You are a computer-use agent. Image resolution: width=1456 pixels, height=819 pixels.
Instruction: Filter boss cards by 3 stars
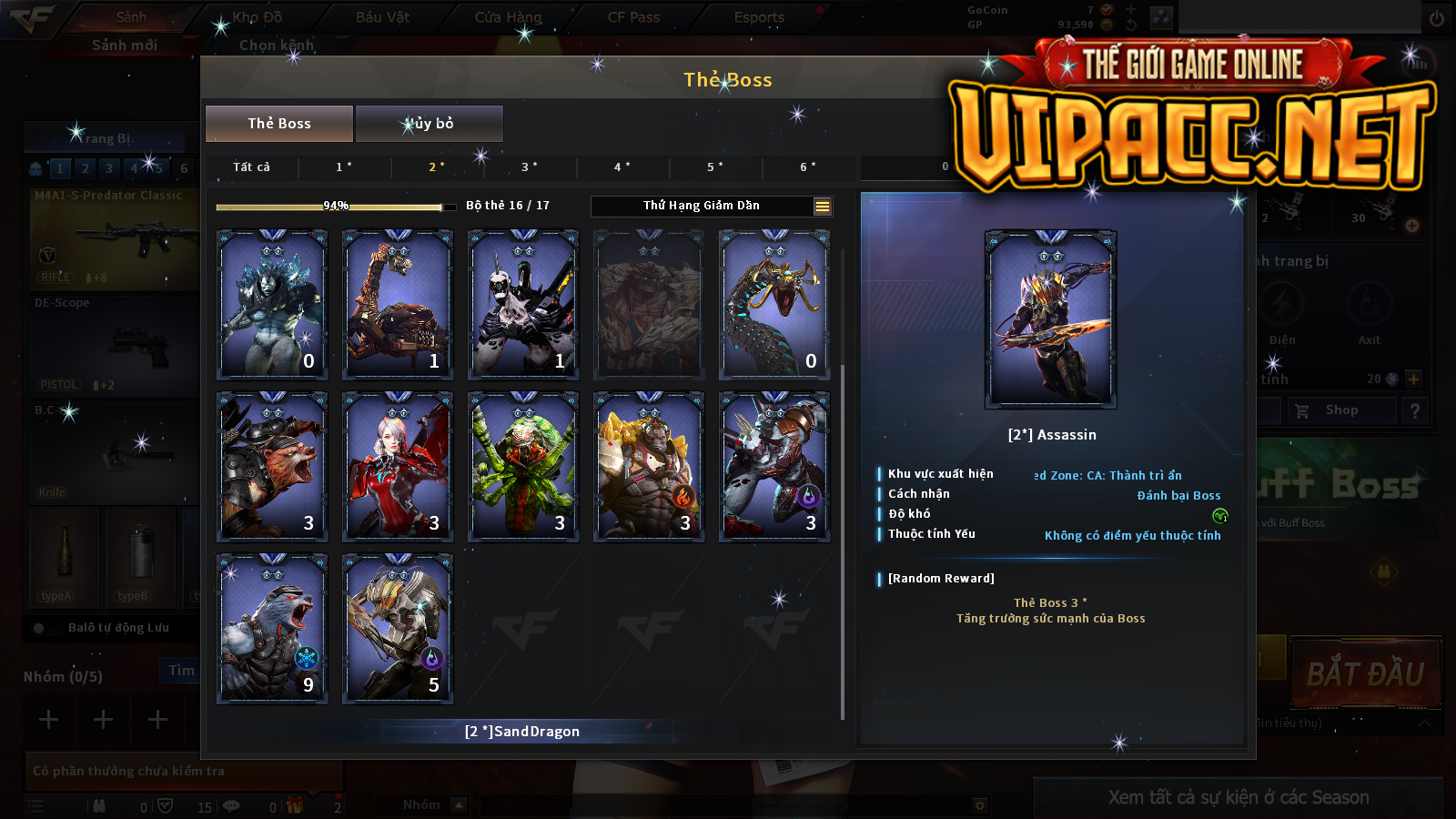click(x=530, y=167)
